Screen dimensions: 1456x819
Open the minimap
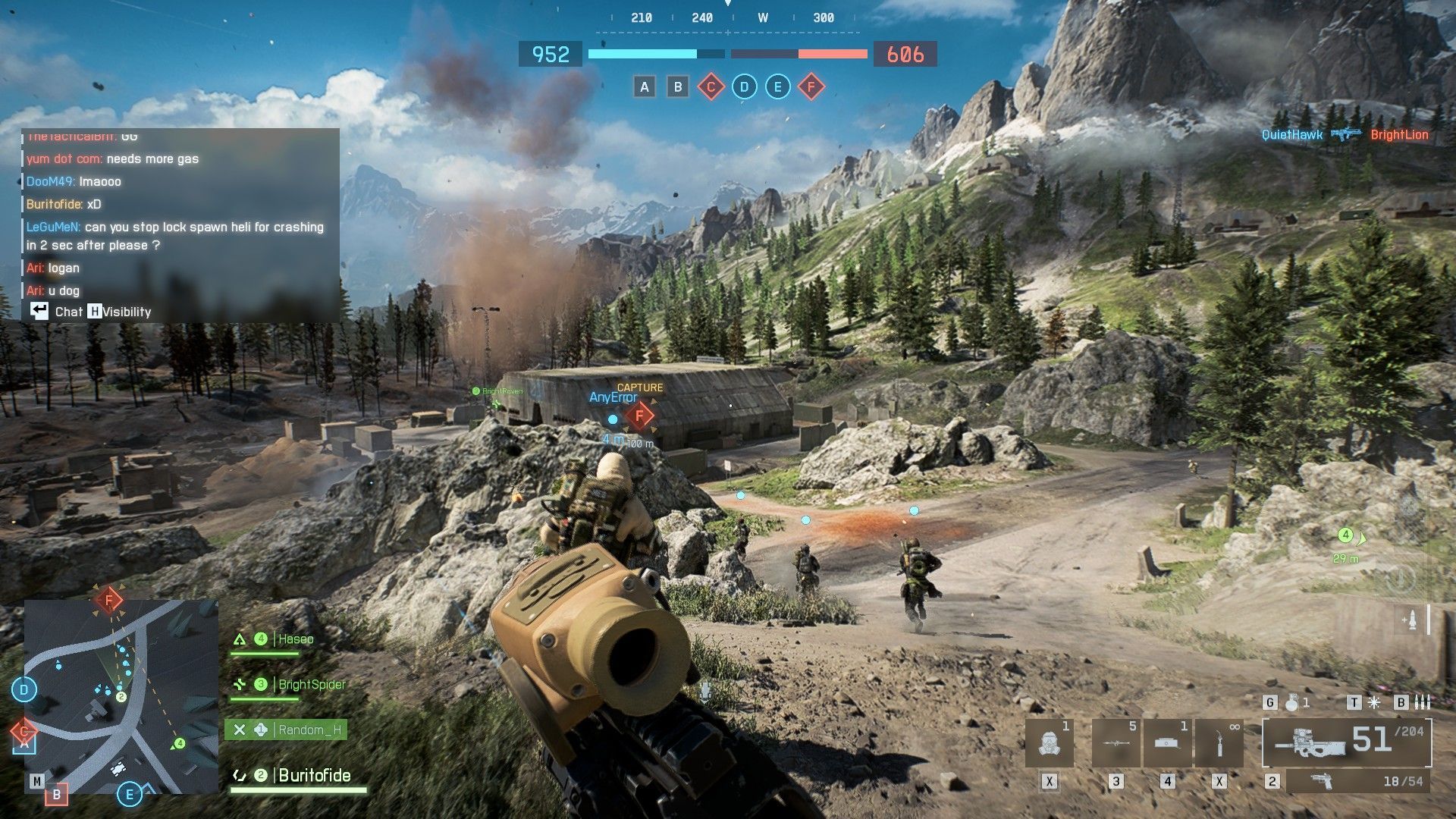point(121,696)
